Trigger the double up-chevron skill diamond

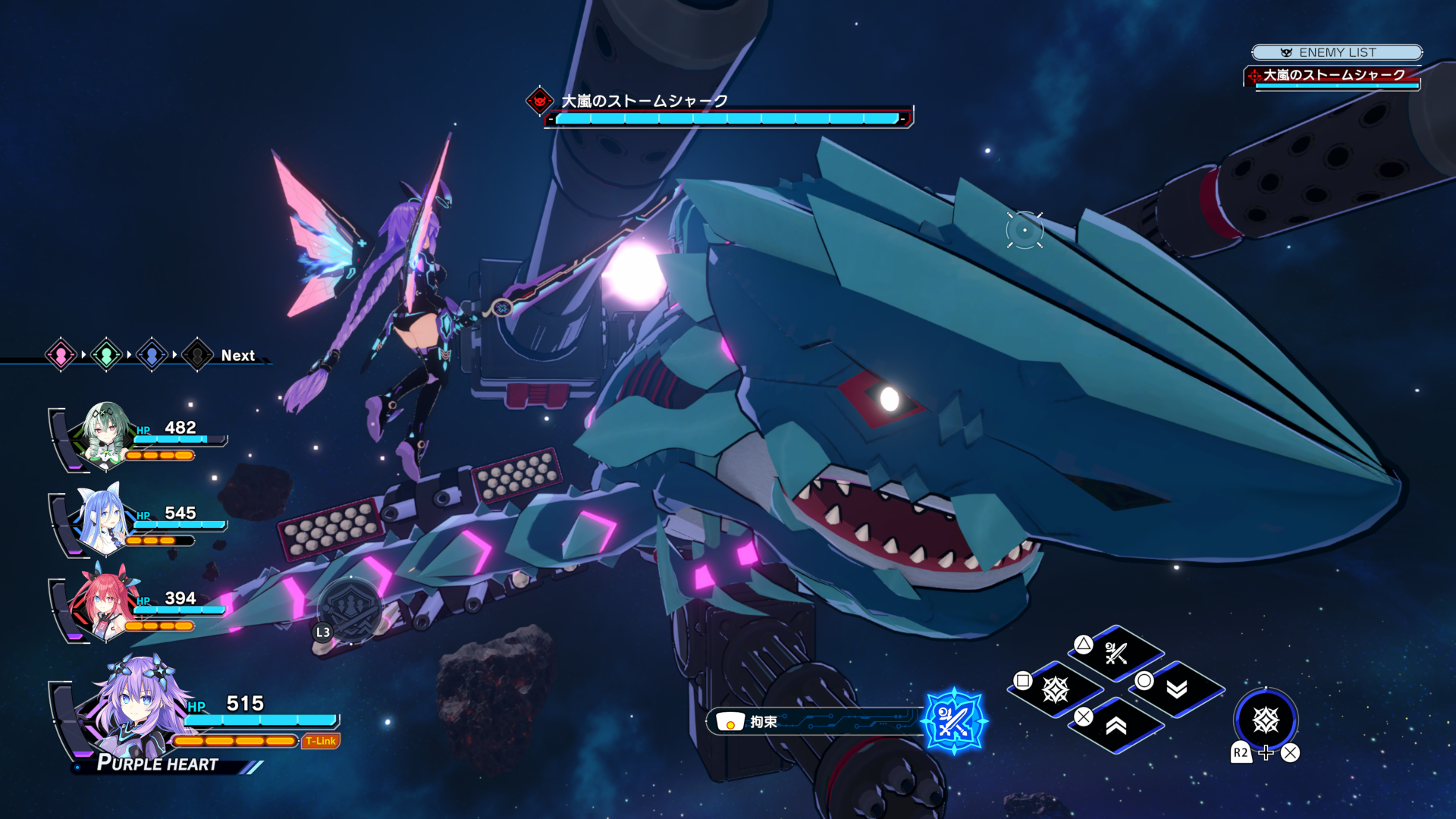(1116, 726)
